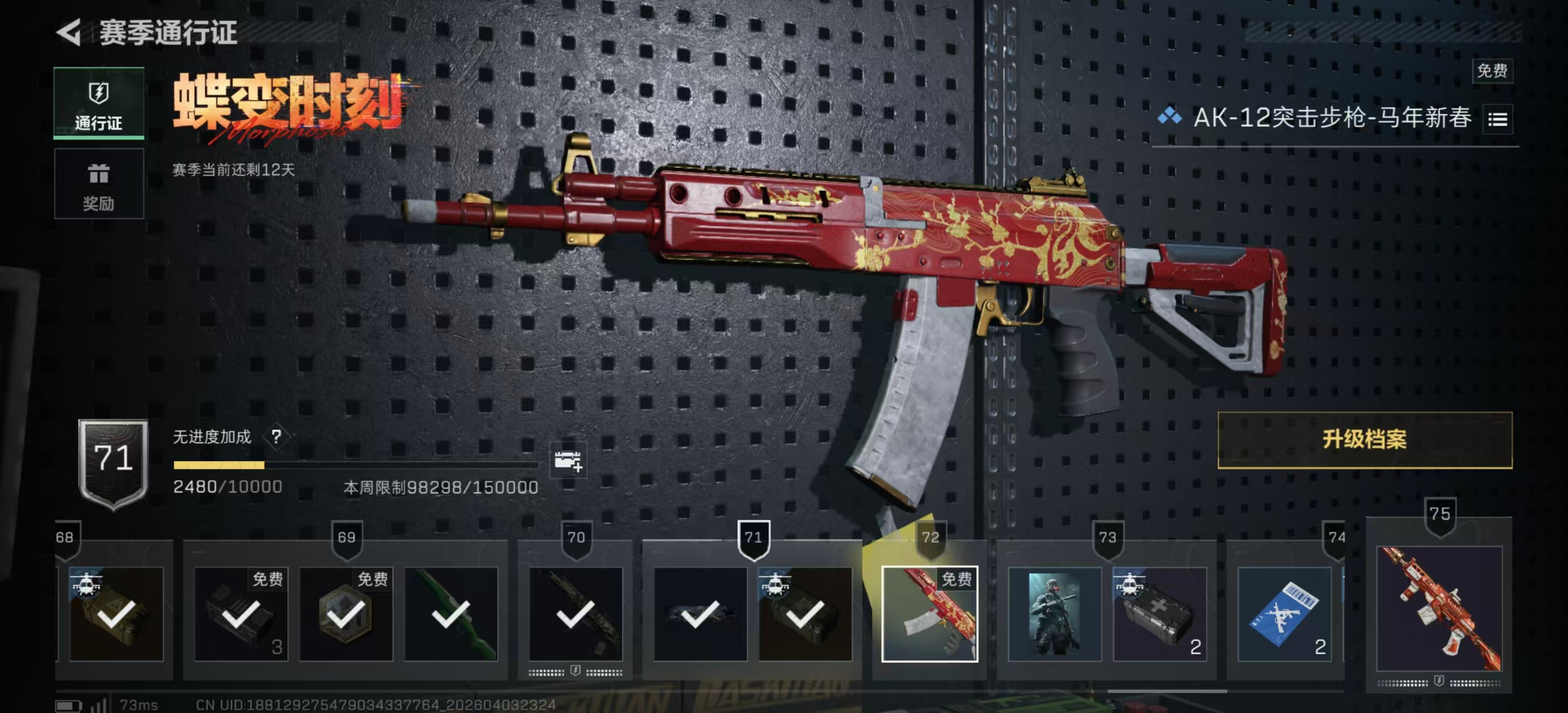The width and height of the screenshot is (1568, 713).
Task: Select the claimed hexagon badge reward at level 69
Action: 346,614
